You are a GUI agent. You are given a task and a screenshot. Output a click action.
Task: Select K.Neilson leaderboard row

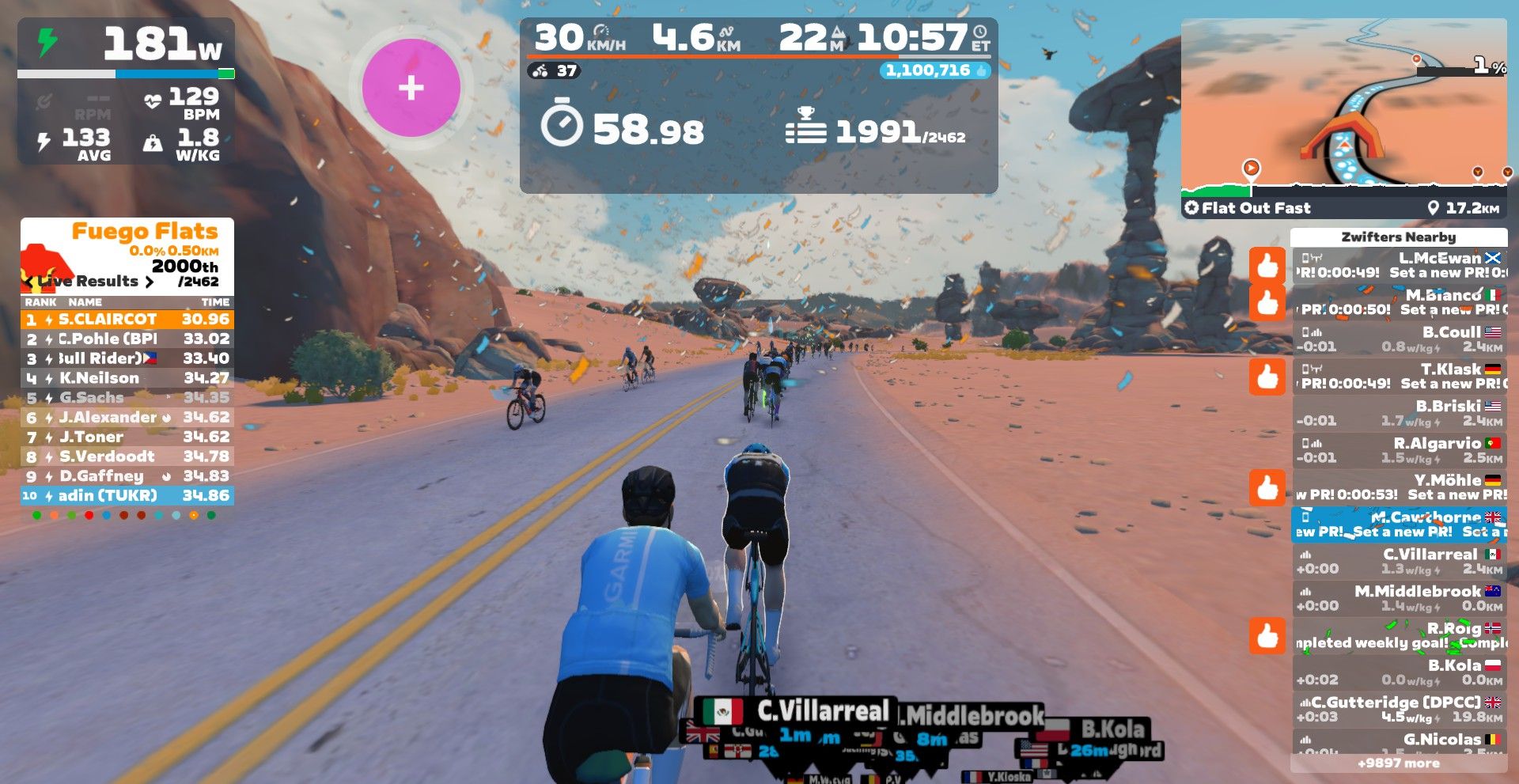[x=127, y=378]
